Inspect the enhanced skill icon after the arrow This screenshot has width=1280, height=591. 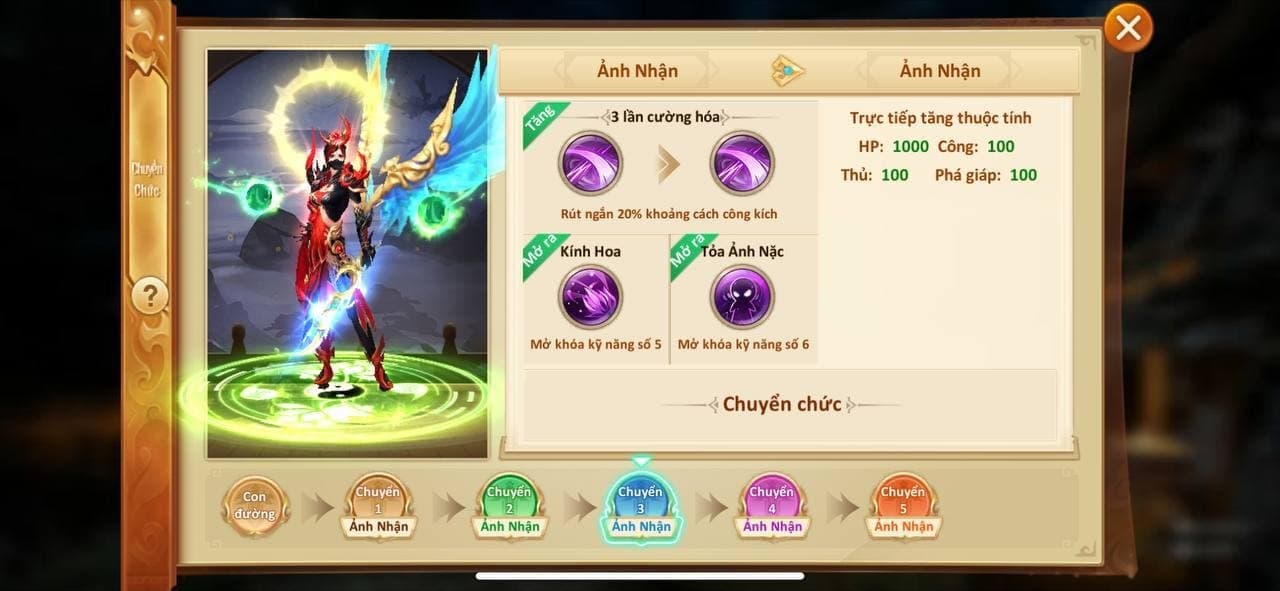[742, 163]
